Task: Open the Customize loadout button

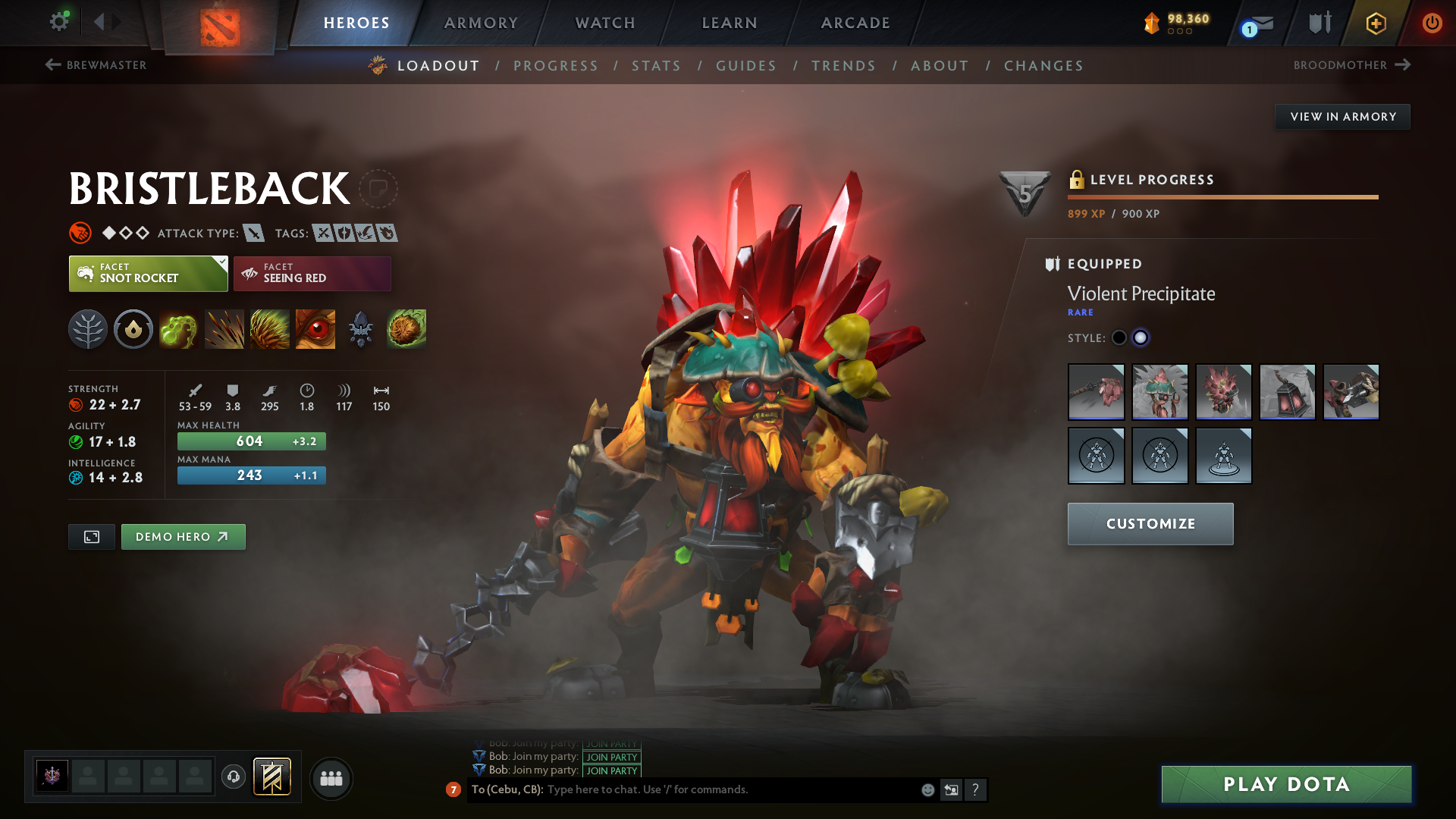Action: point(1150,524)
